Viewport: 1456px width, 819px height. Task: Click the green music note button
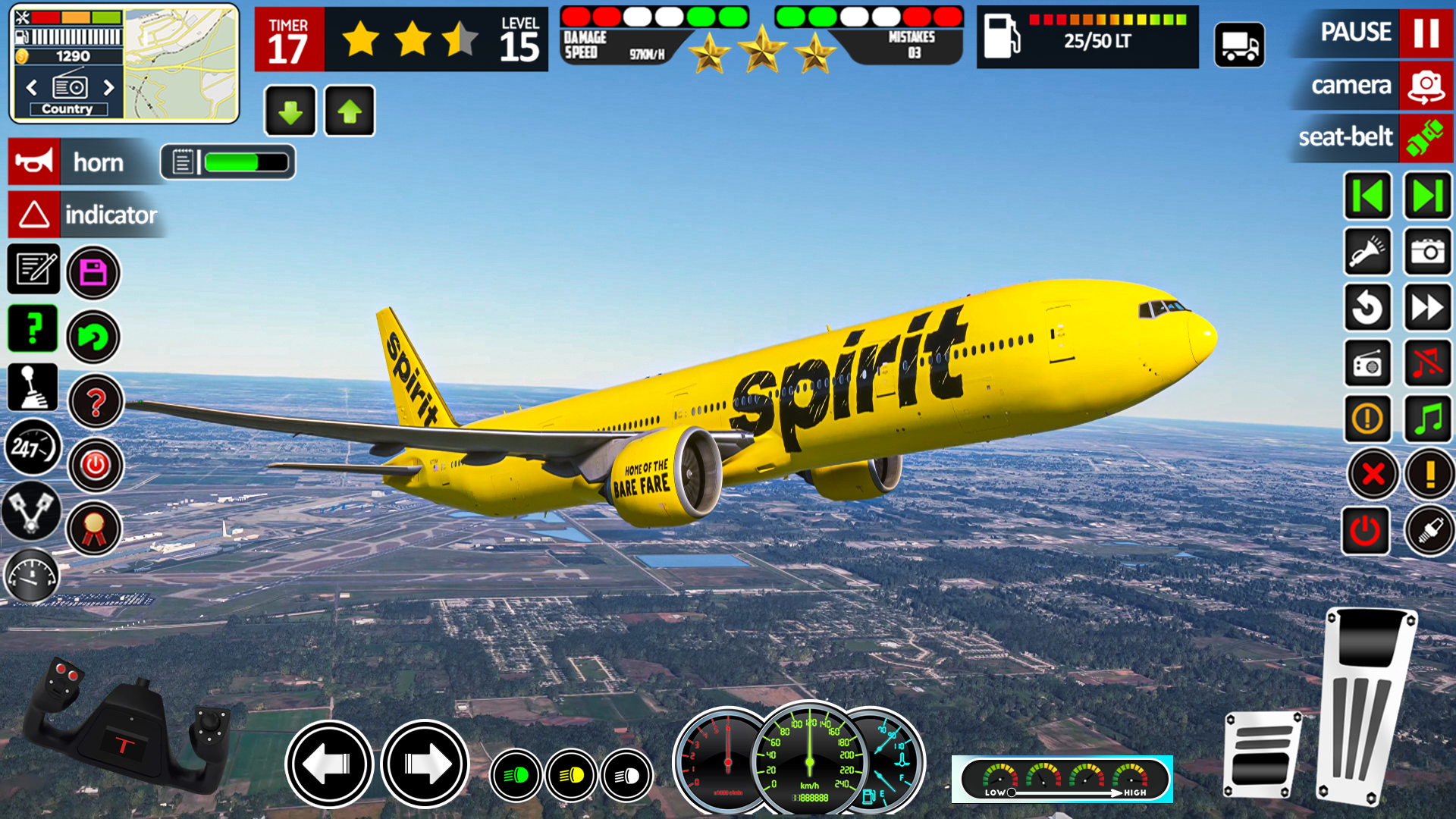click(x=1428, y=419)
